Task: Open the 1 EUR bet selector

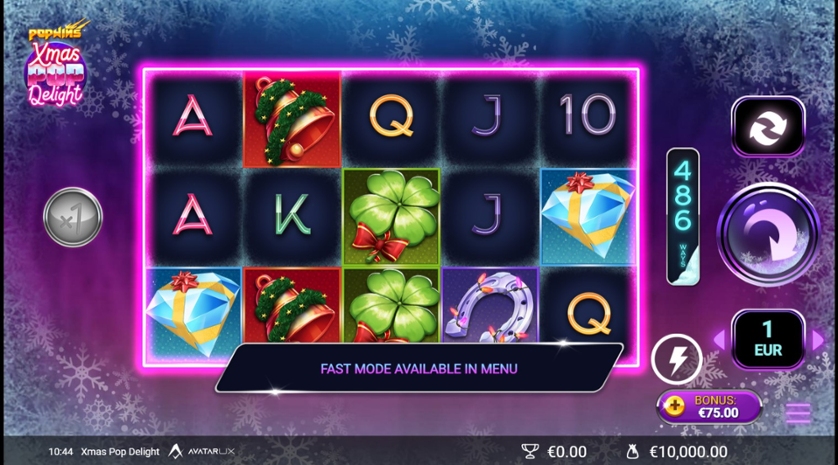Action: pos(768,340)
